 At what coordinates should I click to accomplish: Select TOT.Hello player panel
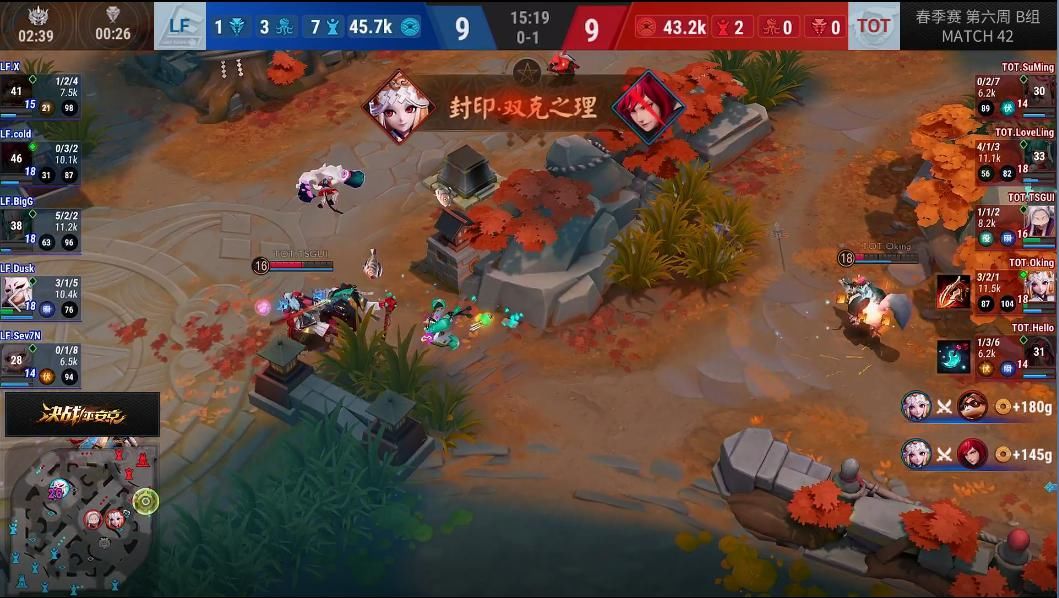(1015, 354)
